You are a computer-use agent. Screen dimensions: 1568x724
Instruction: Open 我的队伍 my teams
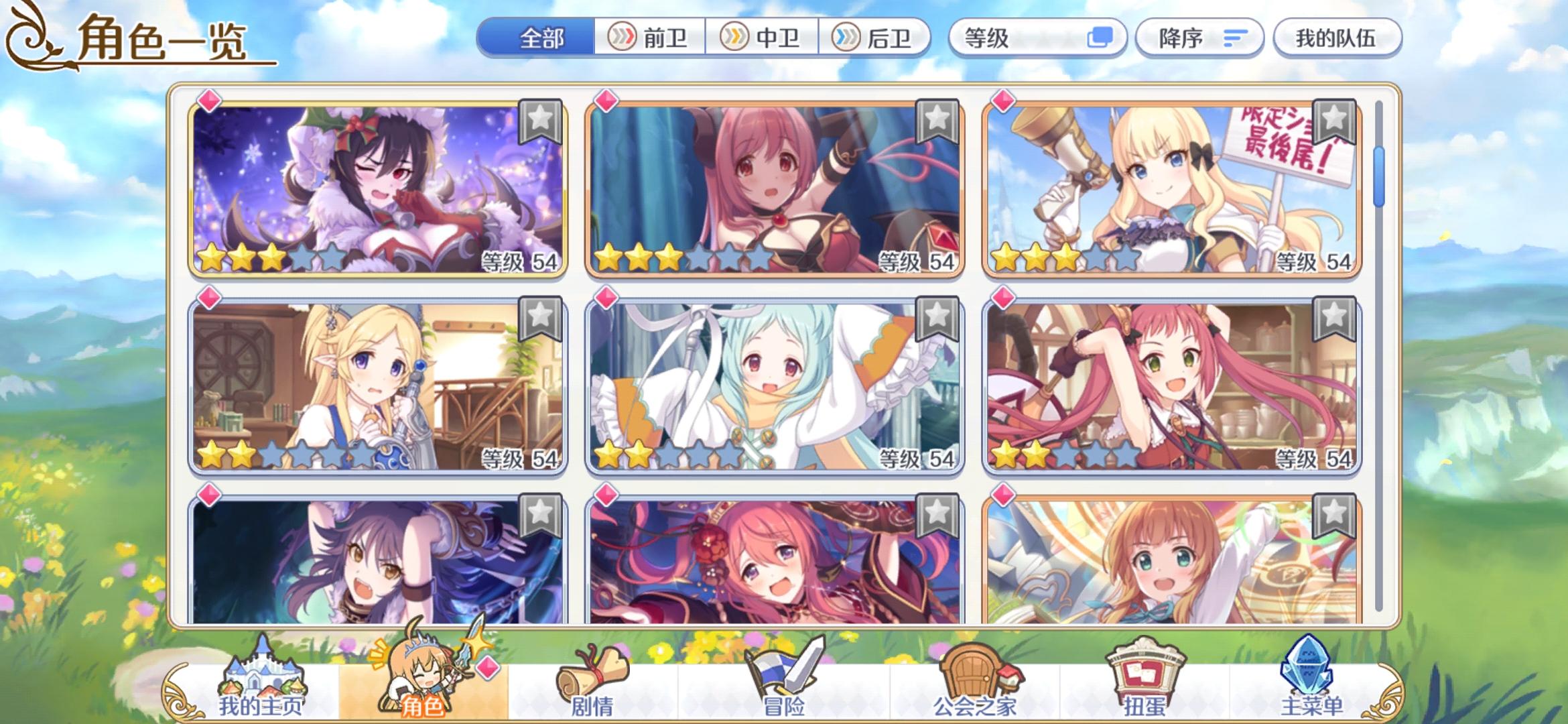point(1337,38)
